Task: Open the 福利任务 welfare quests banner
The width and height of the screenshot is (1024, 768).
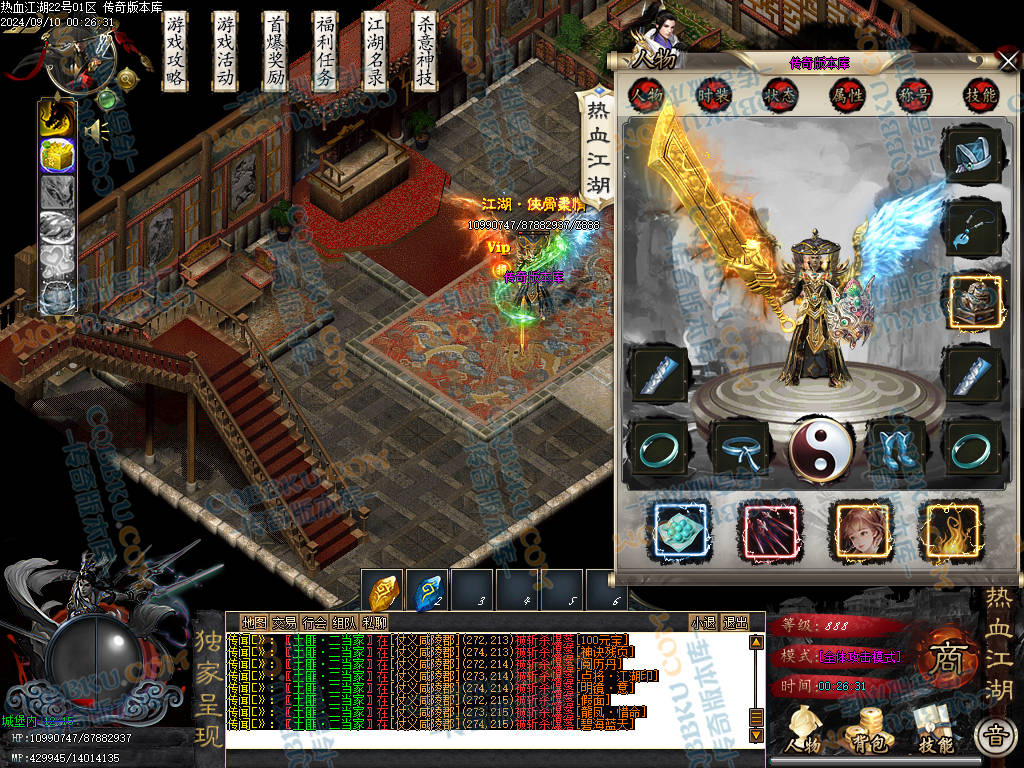Action: (x=326, y=52)
